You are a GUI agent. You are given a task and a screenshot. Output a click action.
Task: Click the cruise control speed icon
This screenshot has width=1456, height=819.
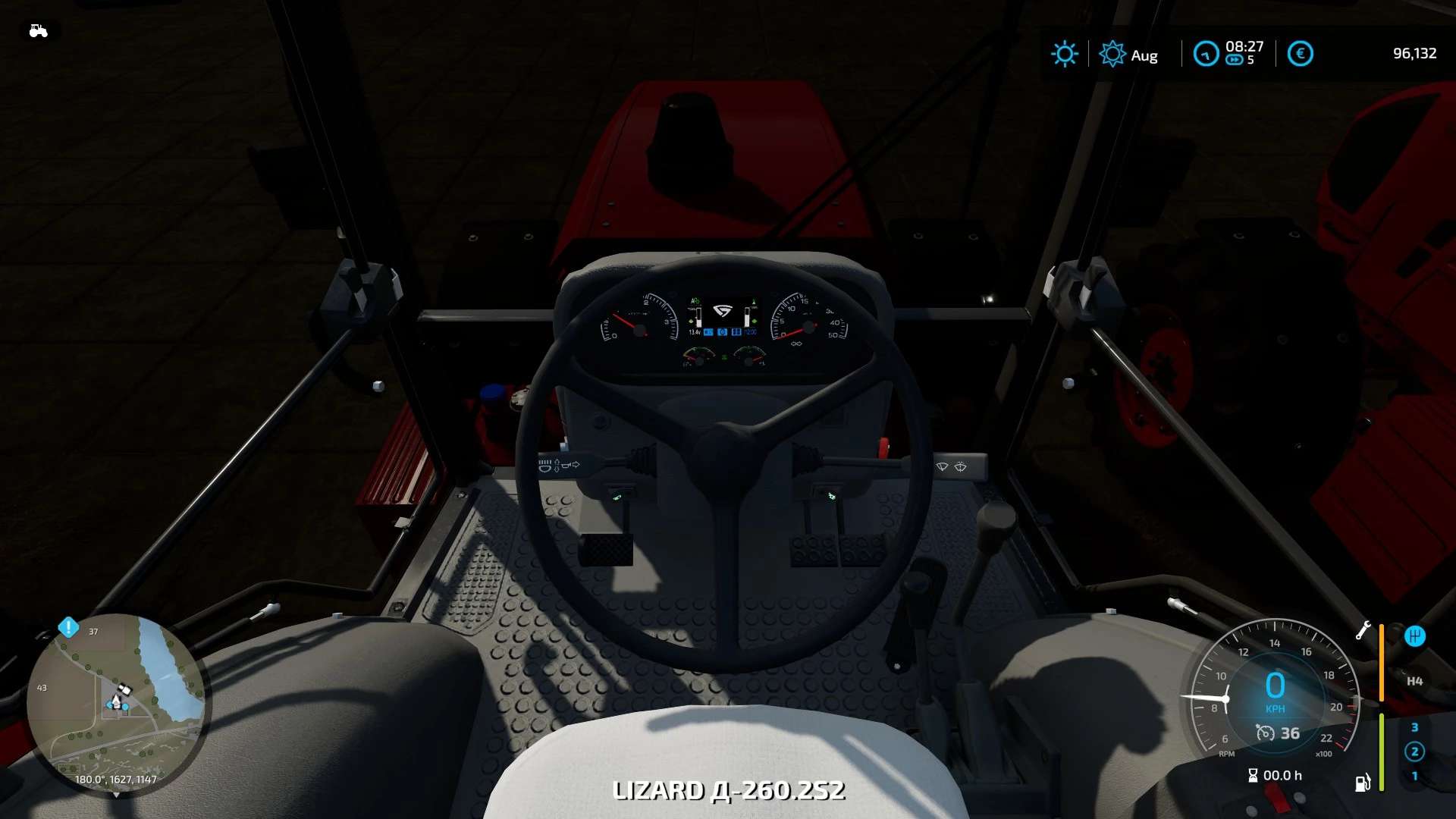click(1265, 733)
